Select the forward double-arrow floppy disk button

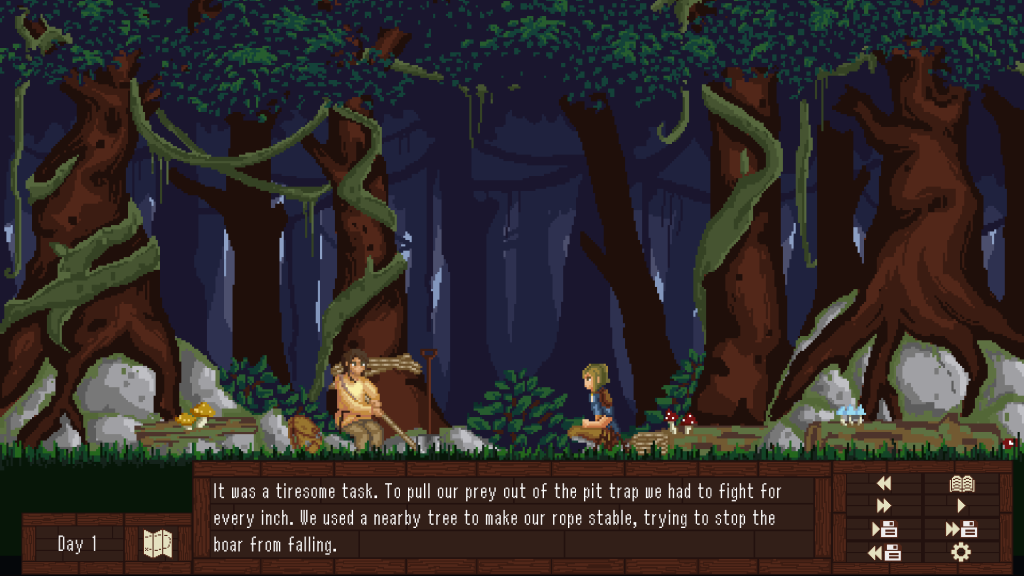pos(962,530)
